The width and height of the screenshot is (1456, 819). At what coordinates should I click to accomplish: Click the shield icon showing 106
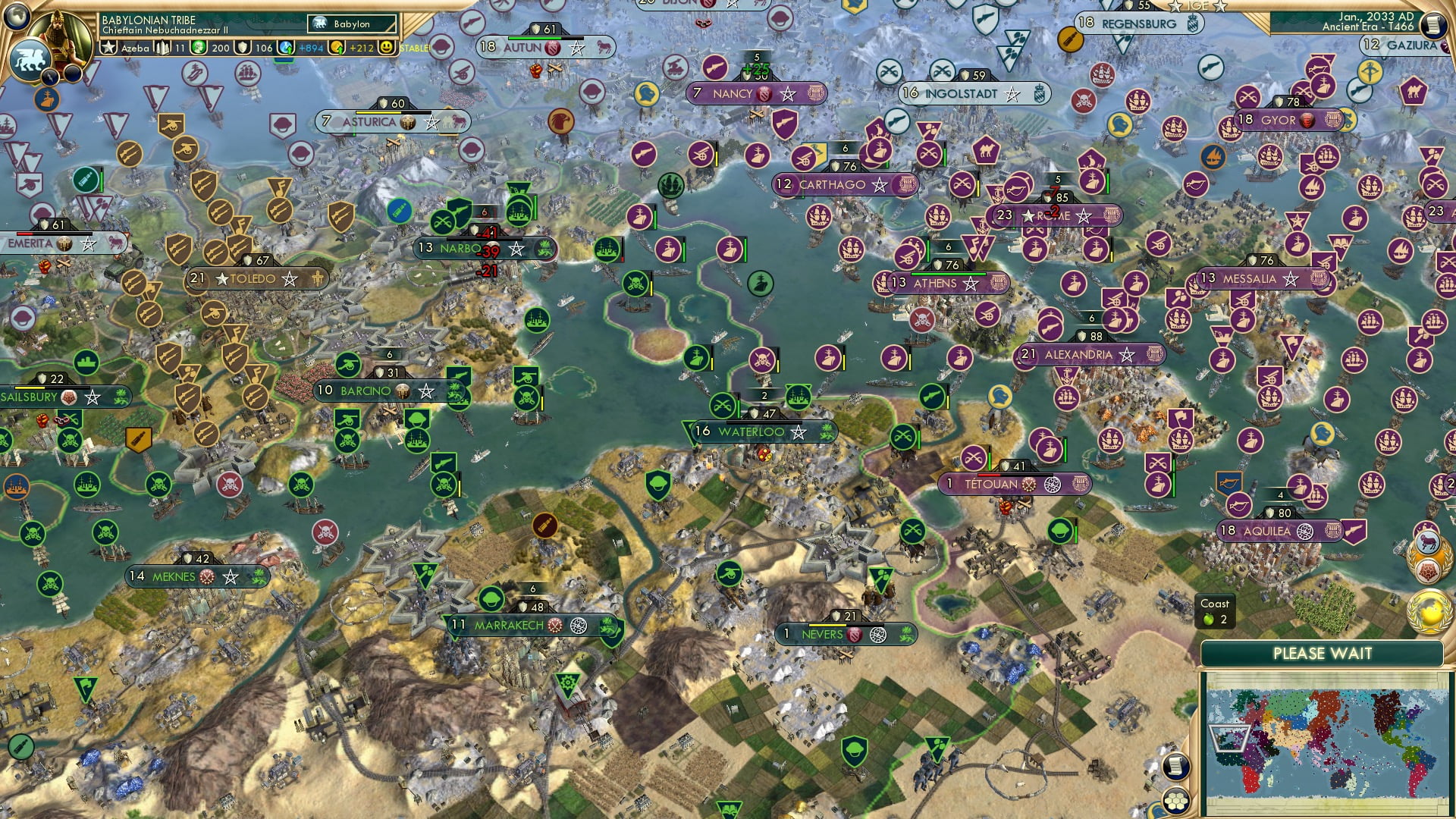click(243, 49)
